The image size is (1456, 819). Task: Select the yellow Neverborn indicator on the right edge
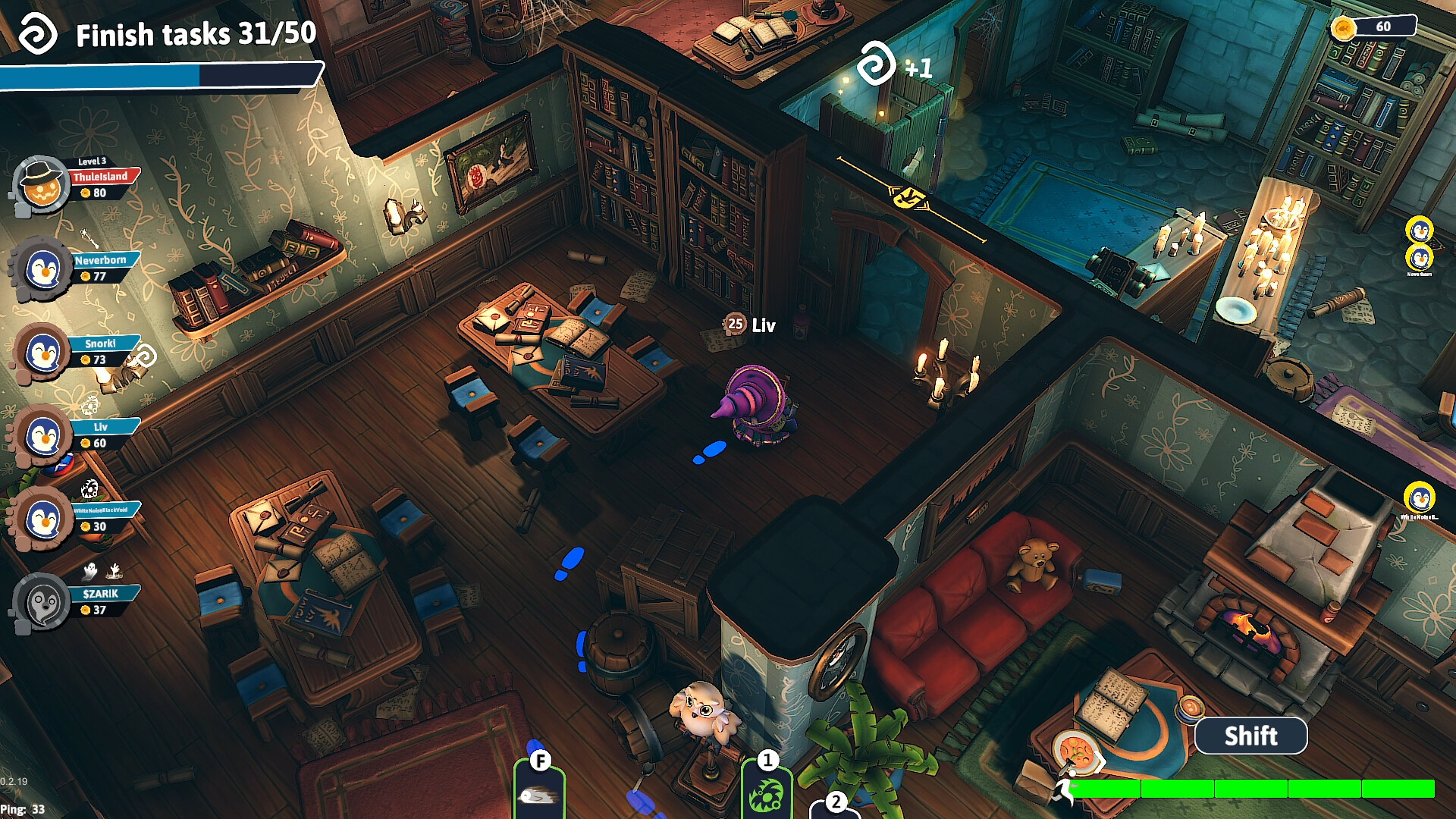point(1418,258)
